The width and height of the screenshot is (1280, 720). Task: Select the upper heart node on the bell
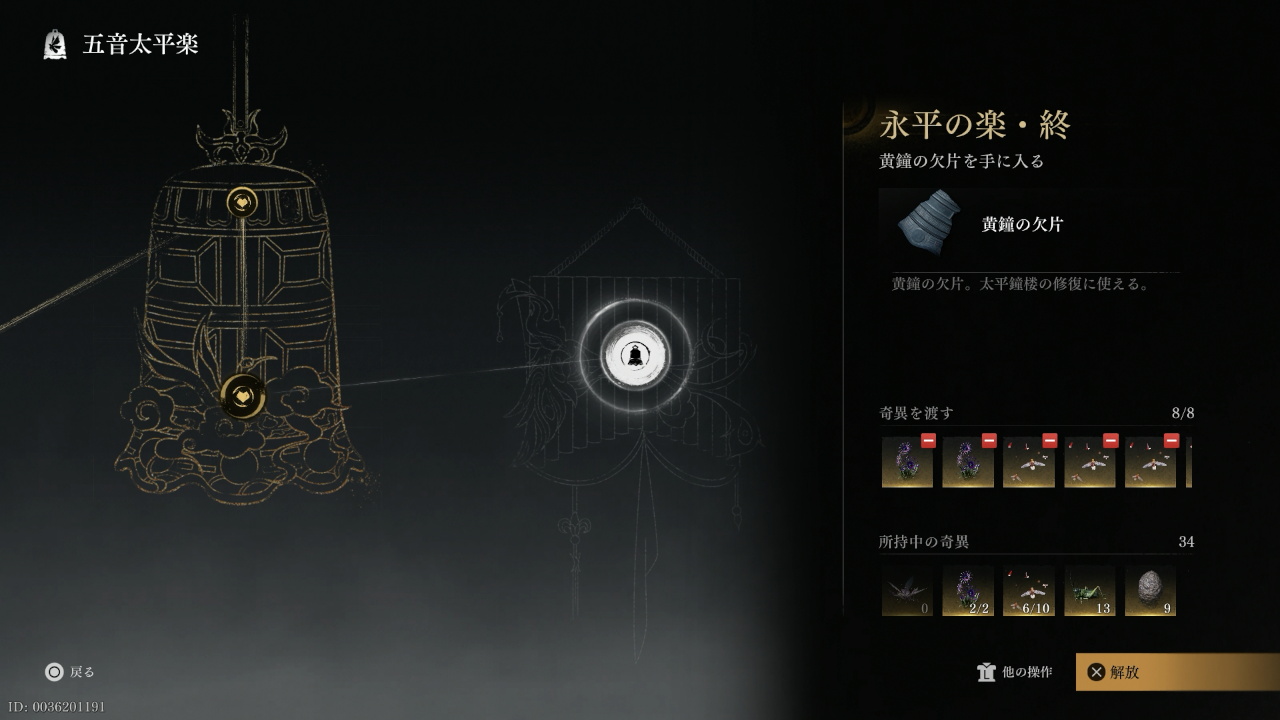[x=242, y=203]
